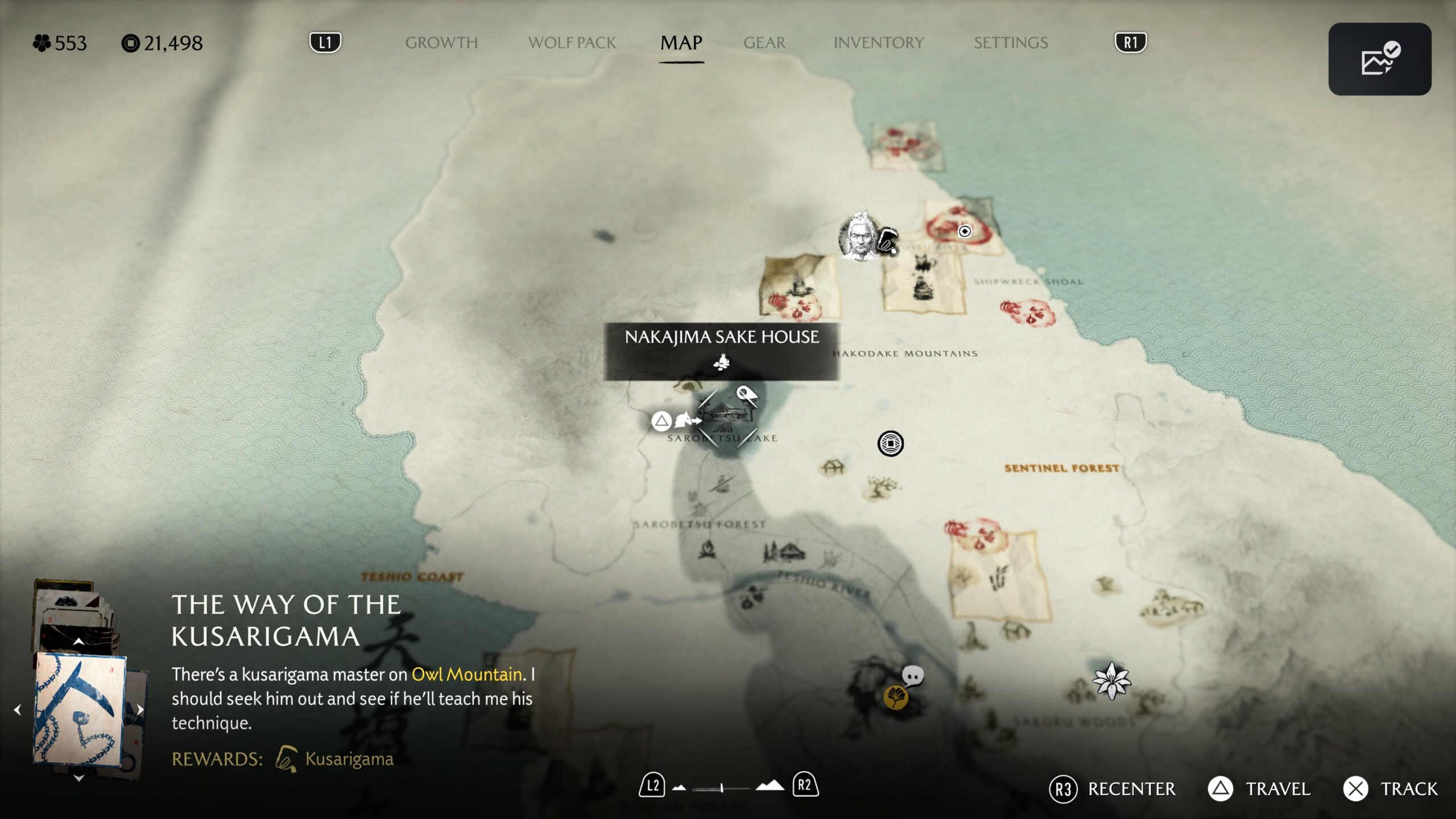
Task: Show the next quest card with the right arrow
Action: 140,709
